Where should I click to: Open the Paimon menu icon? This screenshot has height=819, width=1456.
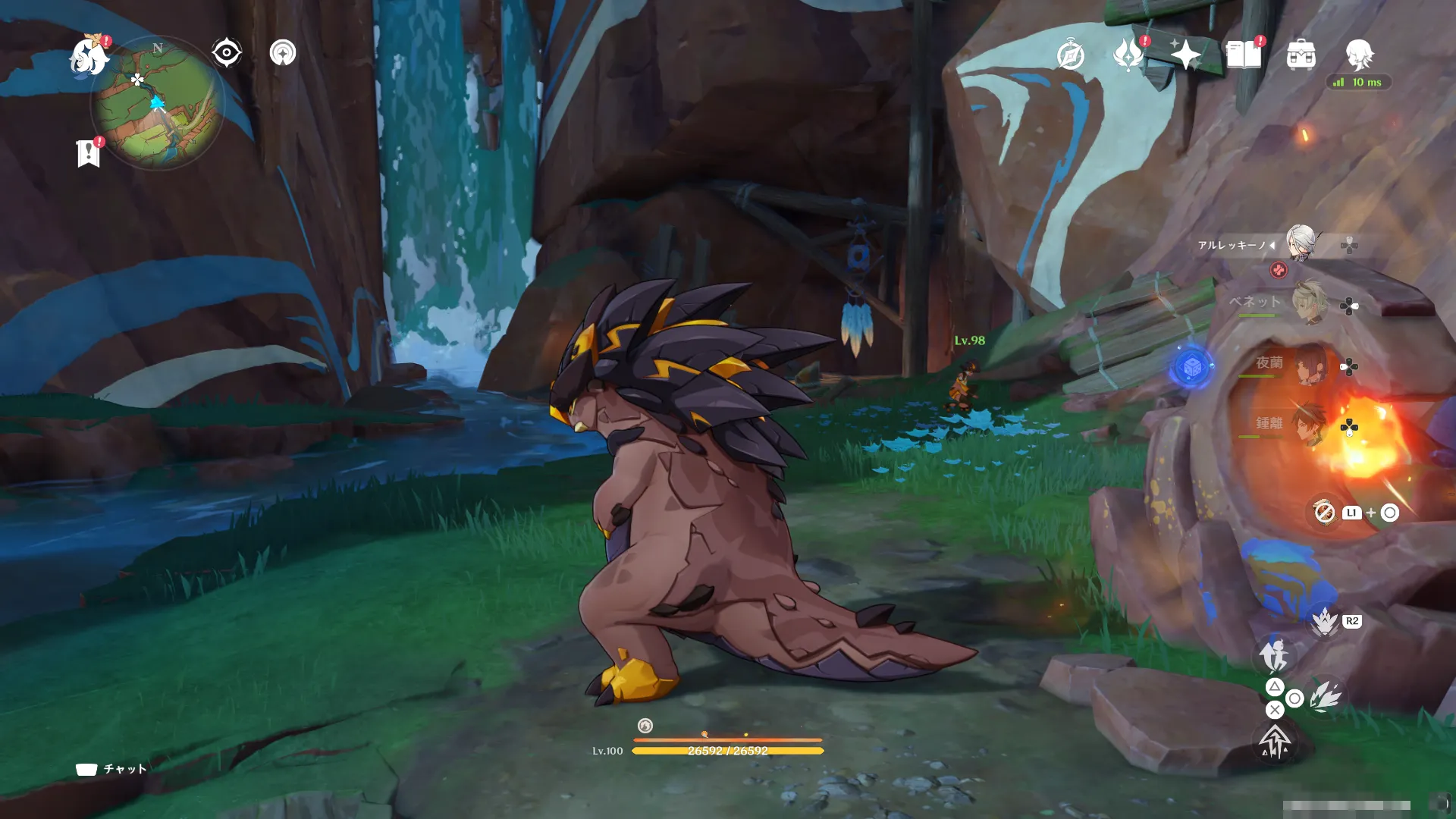pos(89,56)
